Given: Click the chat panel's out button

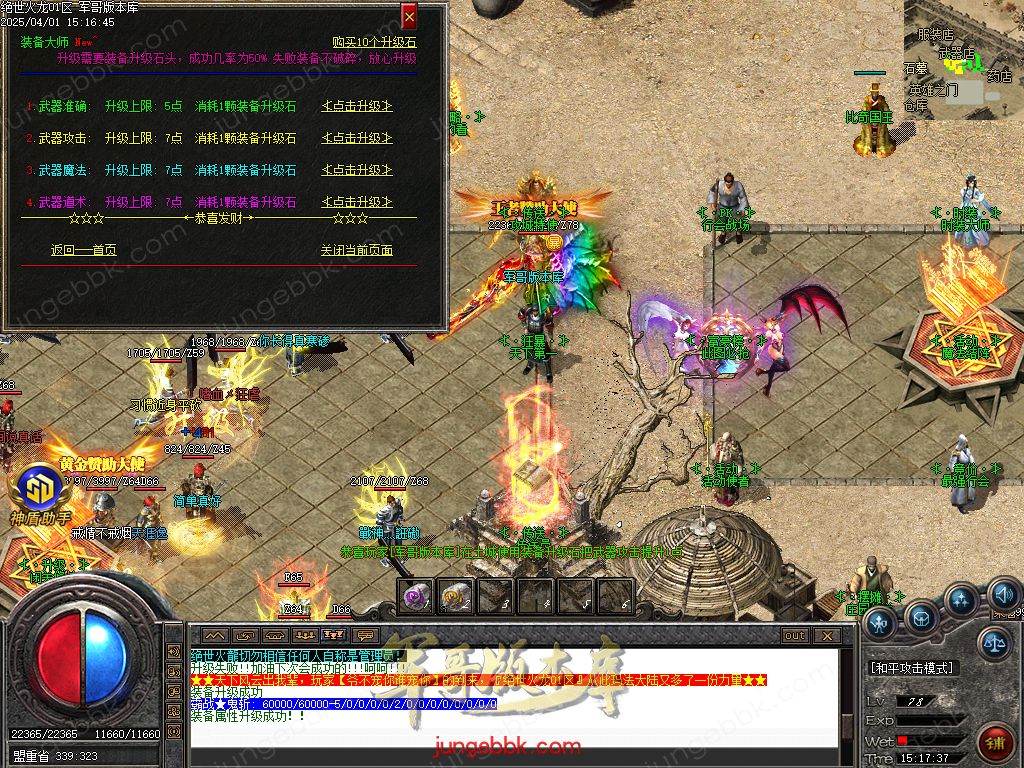Looking at the screenshot, I should (794, 635).
